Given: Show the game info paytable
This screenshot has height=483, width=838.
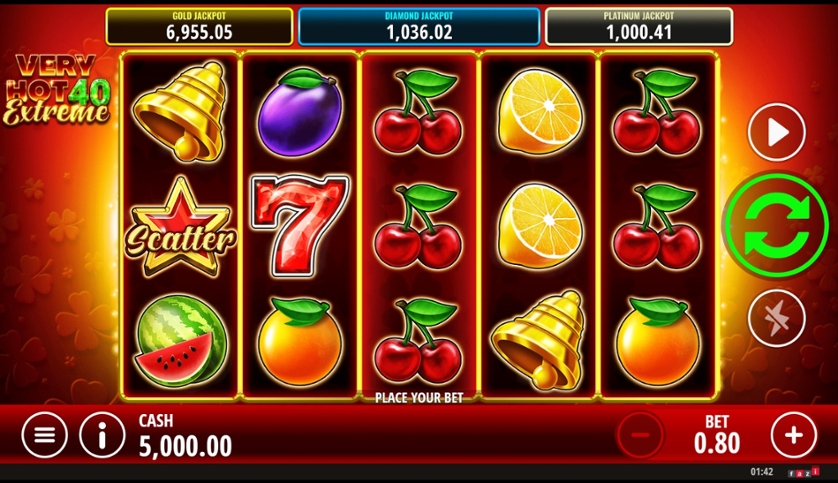Looking at the screenshot, I should [x=103, y=435].
